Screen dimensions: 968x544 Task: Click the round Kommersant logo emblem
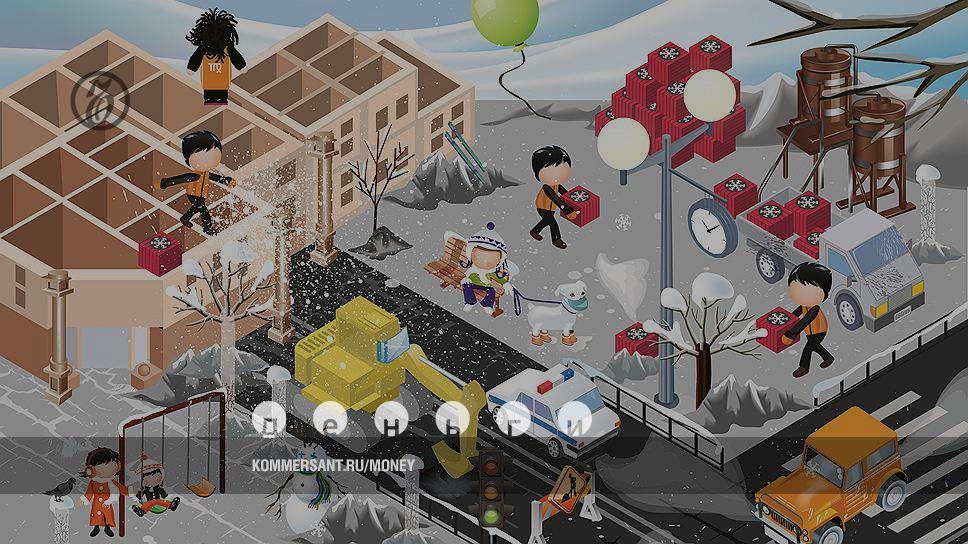coord(99,99)
